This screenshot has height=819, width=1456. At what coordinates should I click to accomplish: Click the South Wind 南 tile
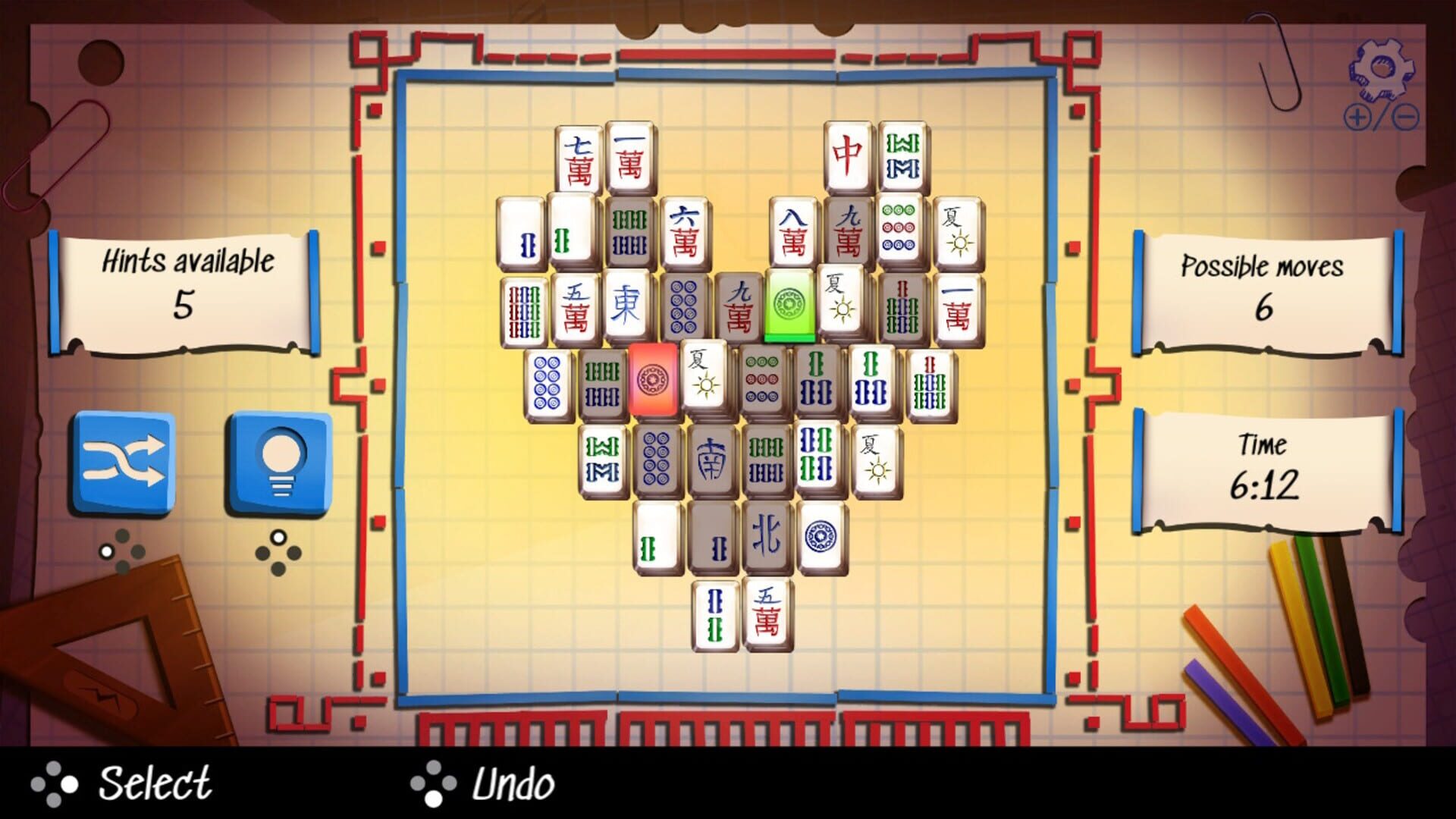711,459
